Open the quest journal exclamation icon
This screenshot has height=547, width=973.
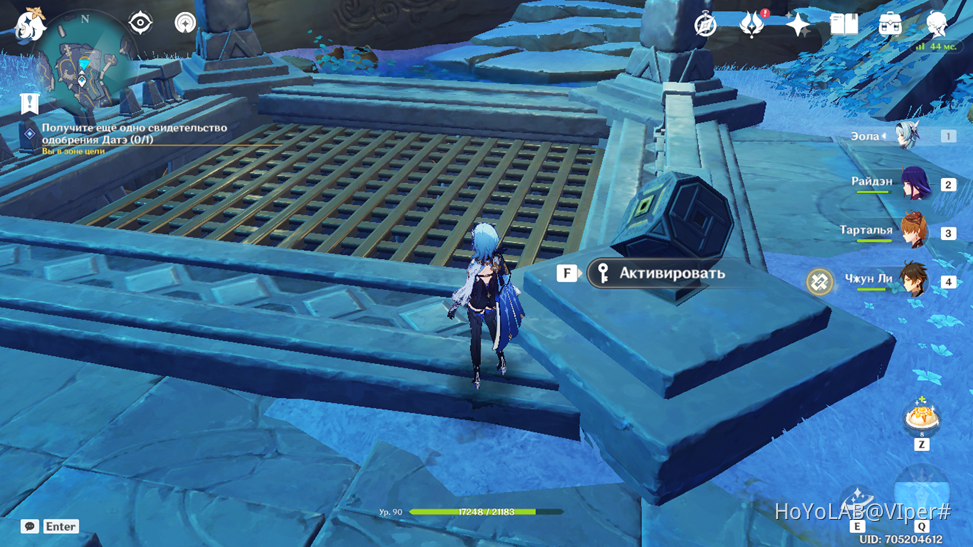pyautogui.click(x=29, y=103)
